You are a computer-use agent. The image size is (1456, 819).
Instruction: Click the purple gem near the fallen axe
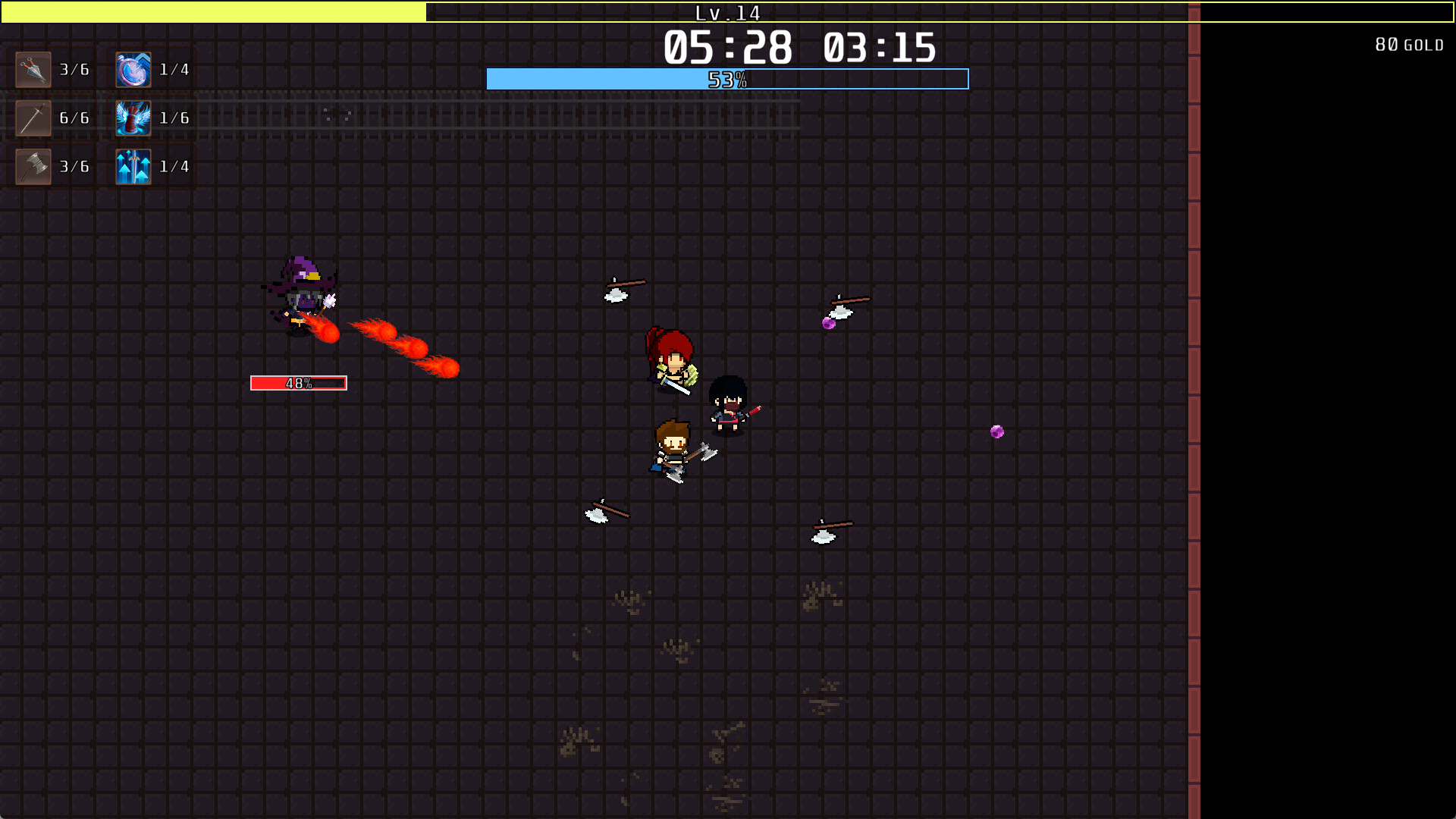pos(828,322)
